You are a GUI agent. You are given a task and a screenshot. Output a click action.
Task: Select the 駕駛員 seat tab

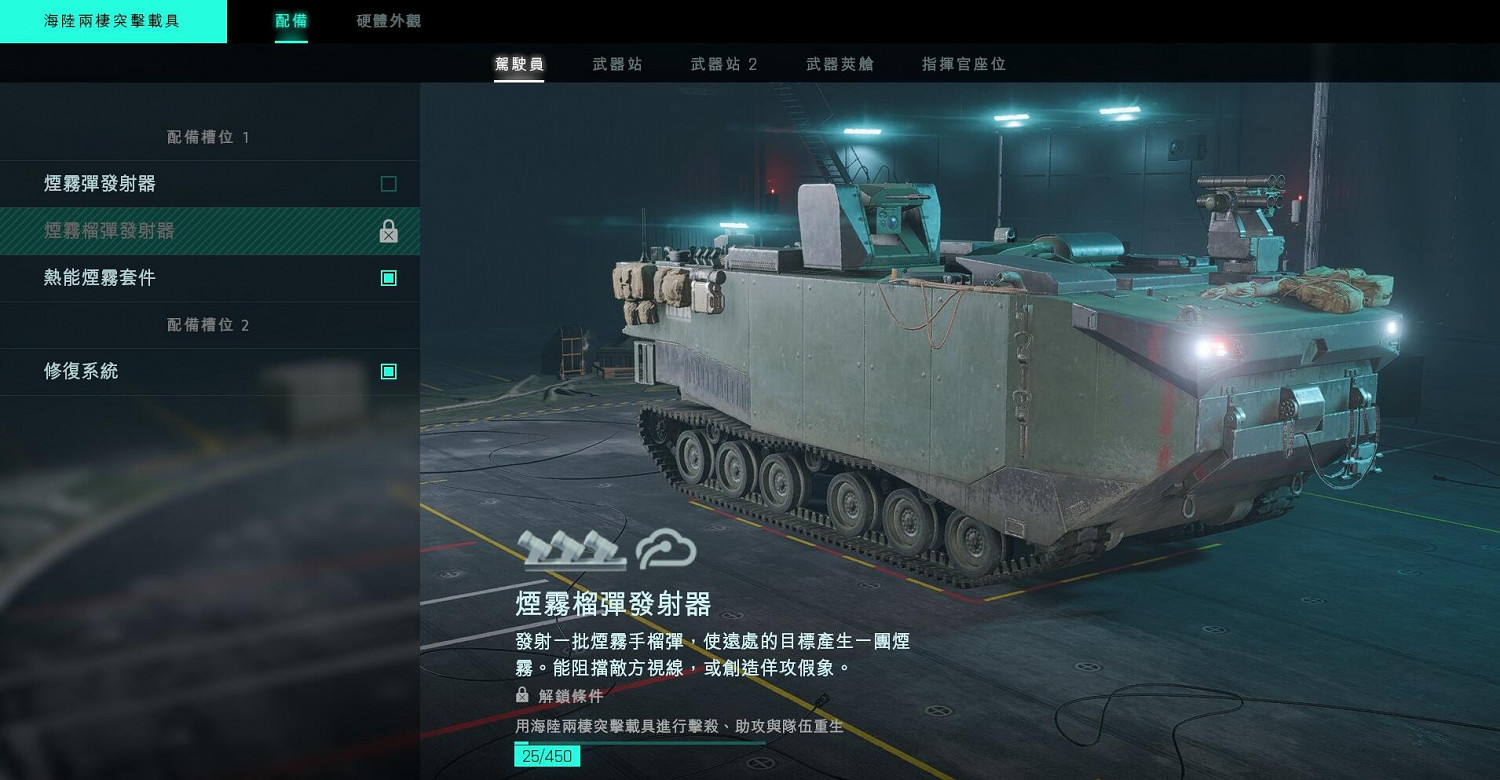point(519,63)
